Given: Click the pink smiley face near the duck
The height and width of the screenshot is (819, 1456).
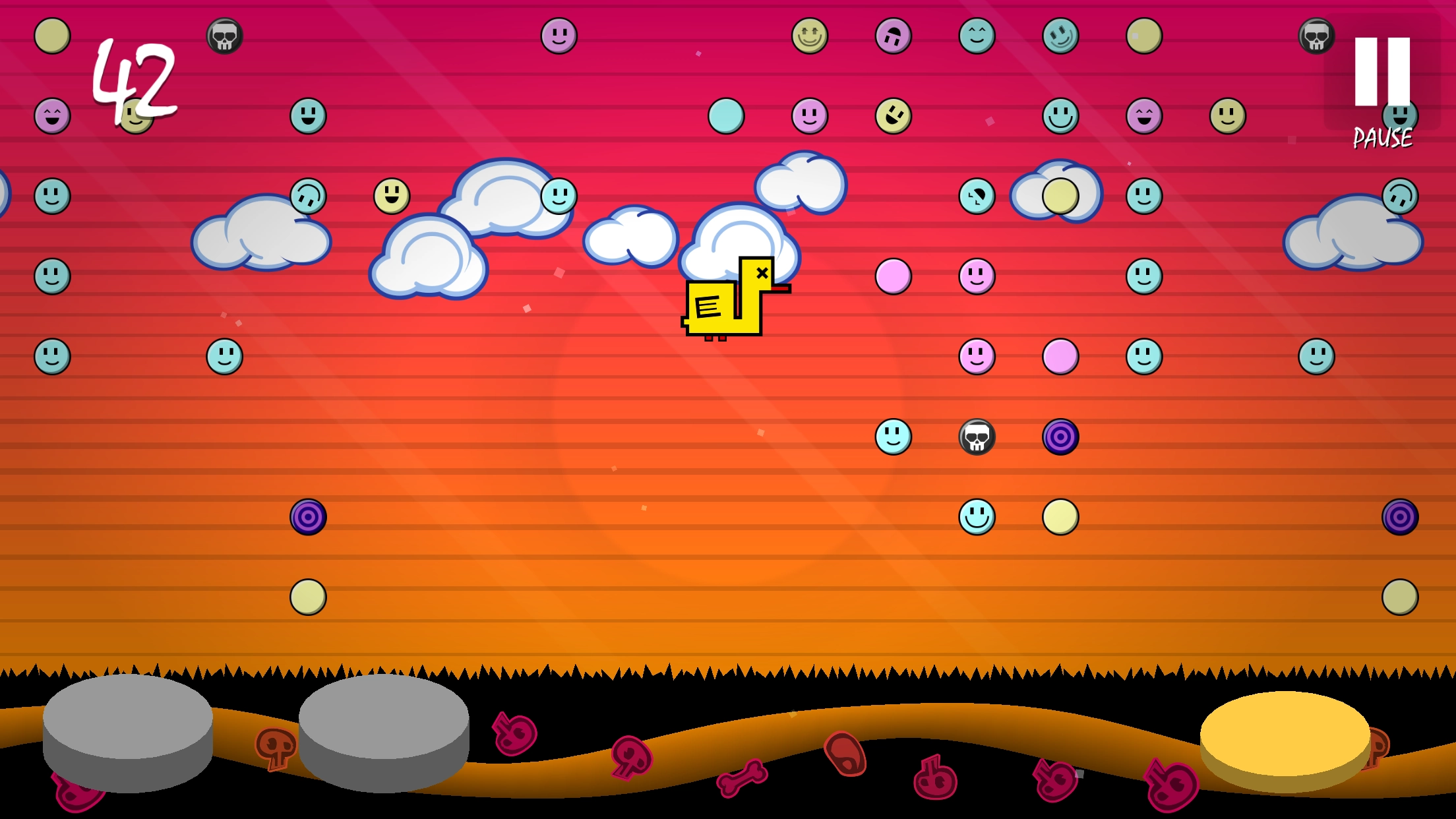Looking at the screenshot, I should (976, 276).
